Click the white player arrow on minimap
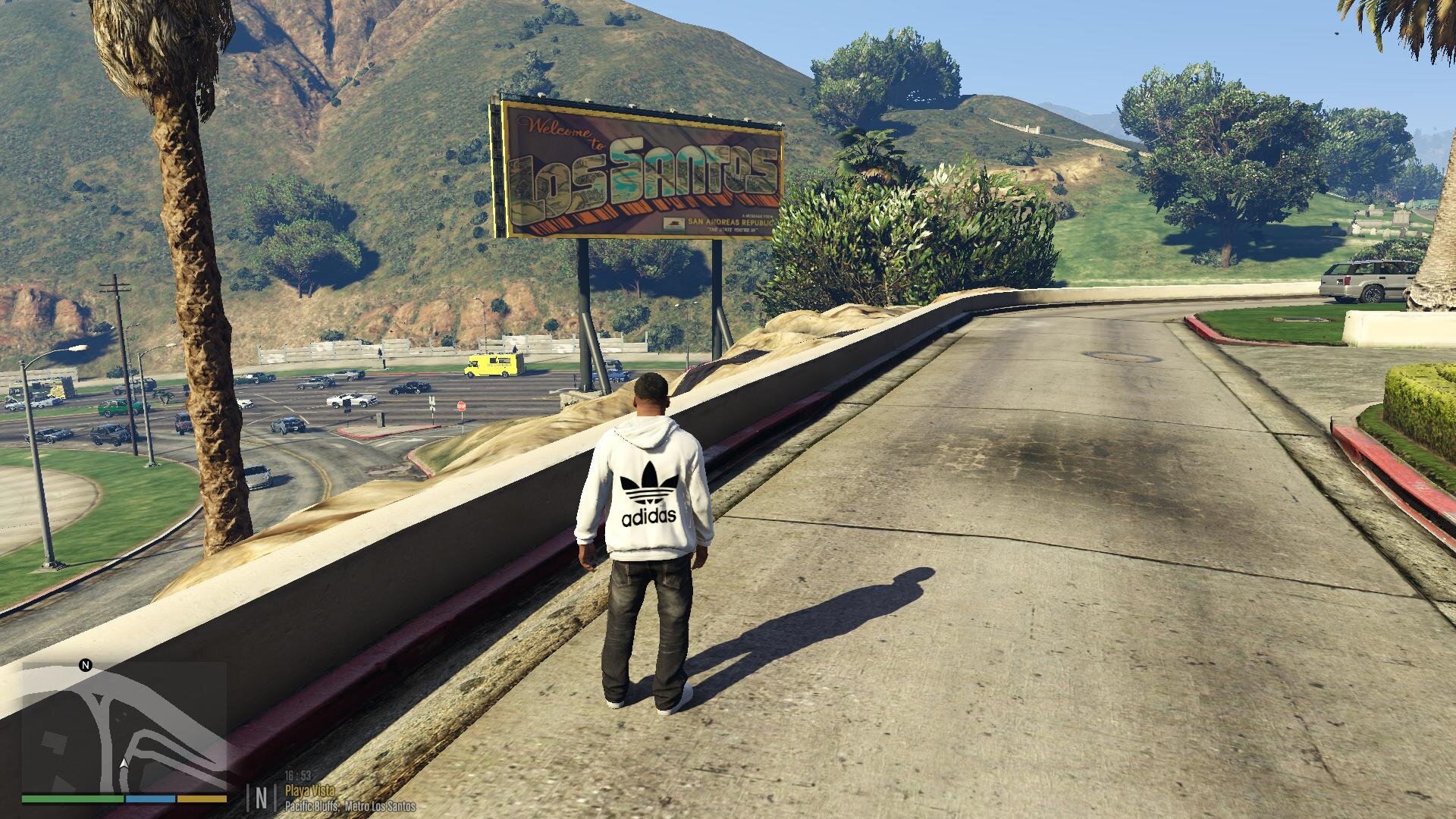 click(x=124, y=764)
